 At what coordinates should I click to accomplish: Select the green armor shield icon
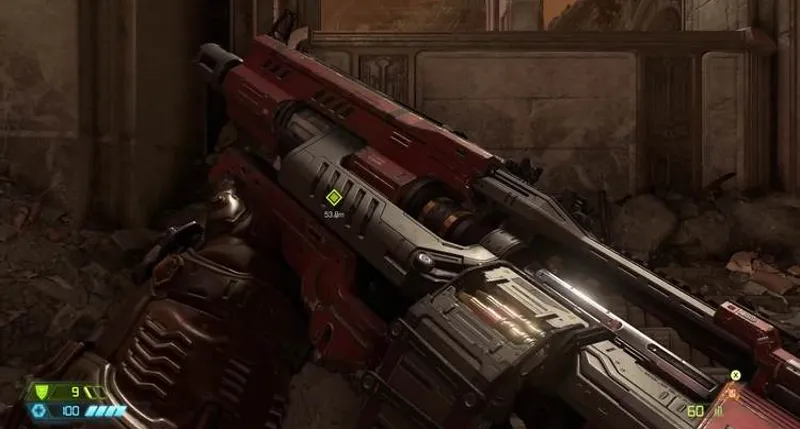pyautogui.click(x=42, y=392)
